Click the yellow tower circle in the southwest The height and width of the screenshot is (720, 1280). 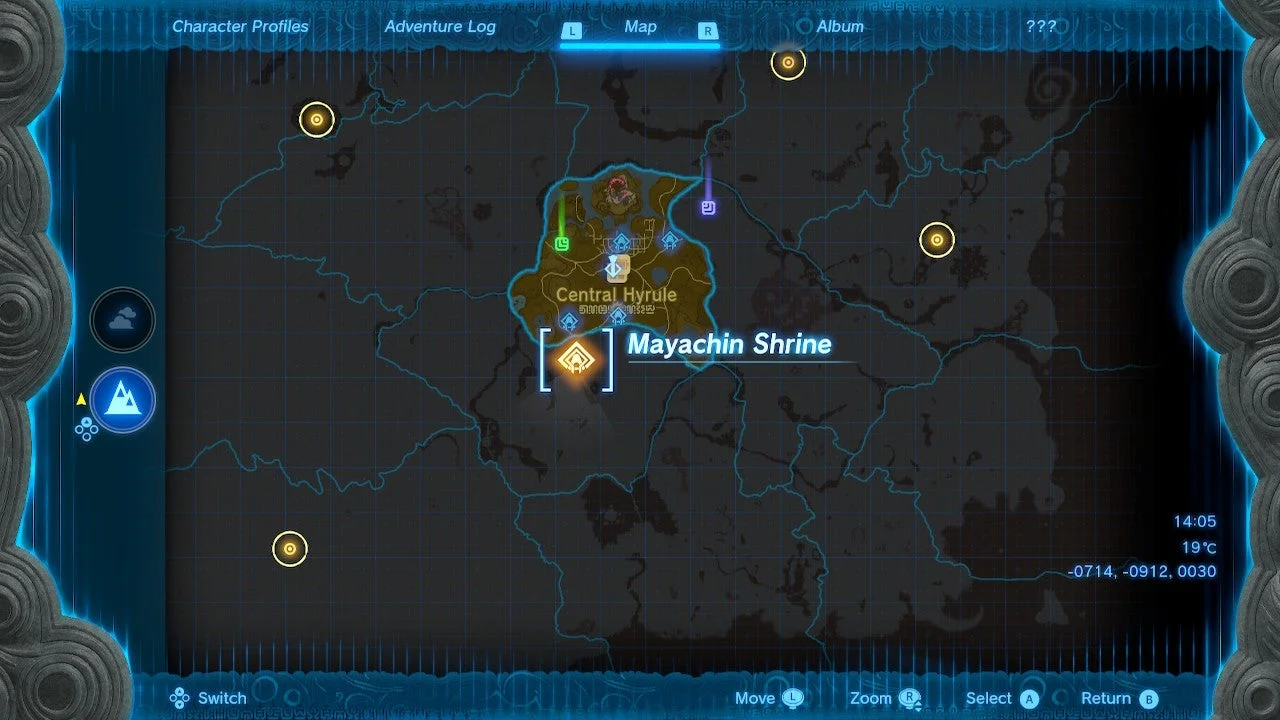[x=290, y=548]
